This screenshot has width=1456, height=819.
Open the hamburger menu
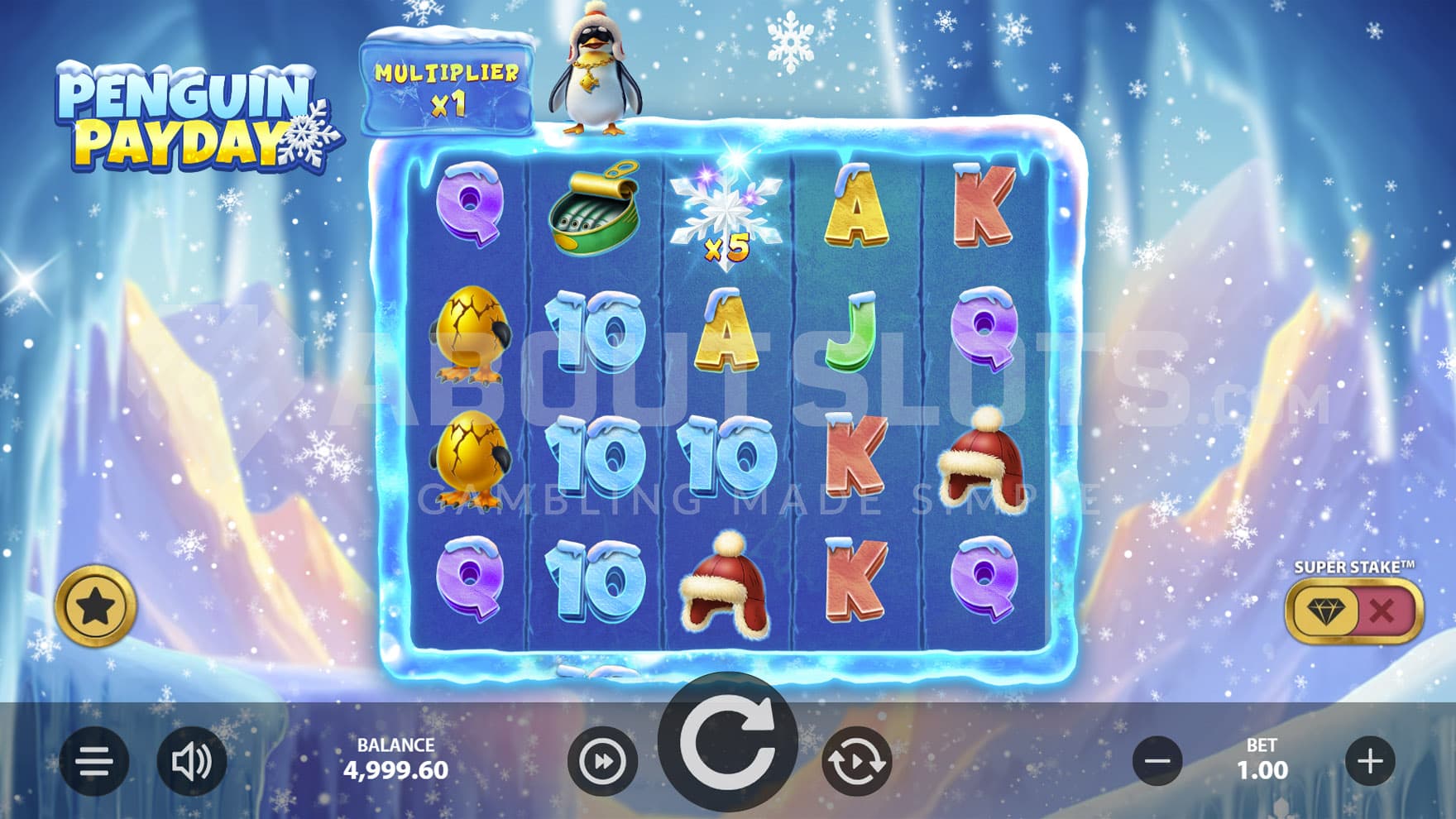[94, 761]
